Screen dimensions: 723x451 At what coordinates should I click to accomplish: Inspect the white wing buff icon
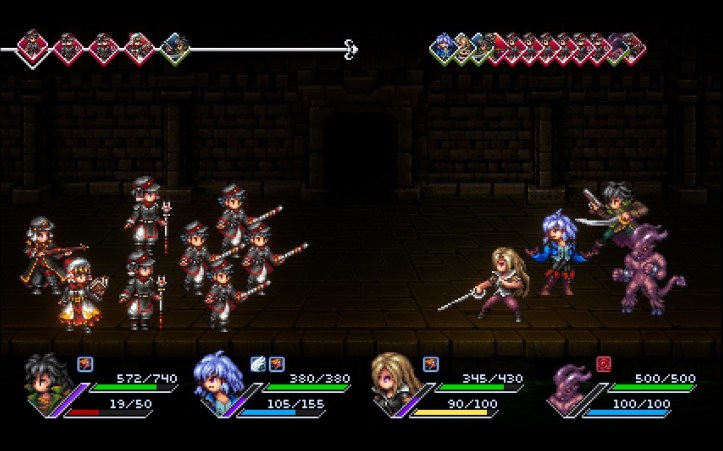pos(257,364)
